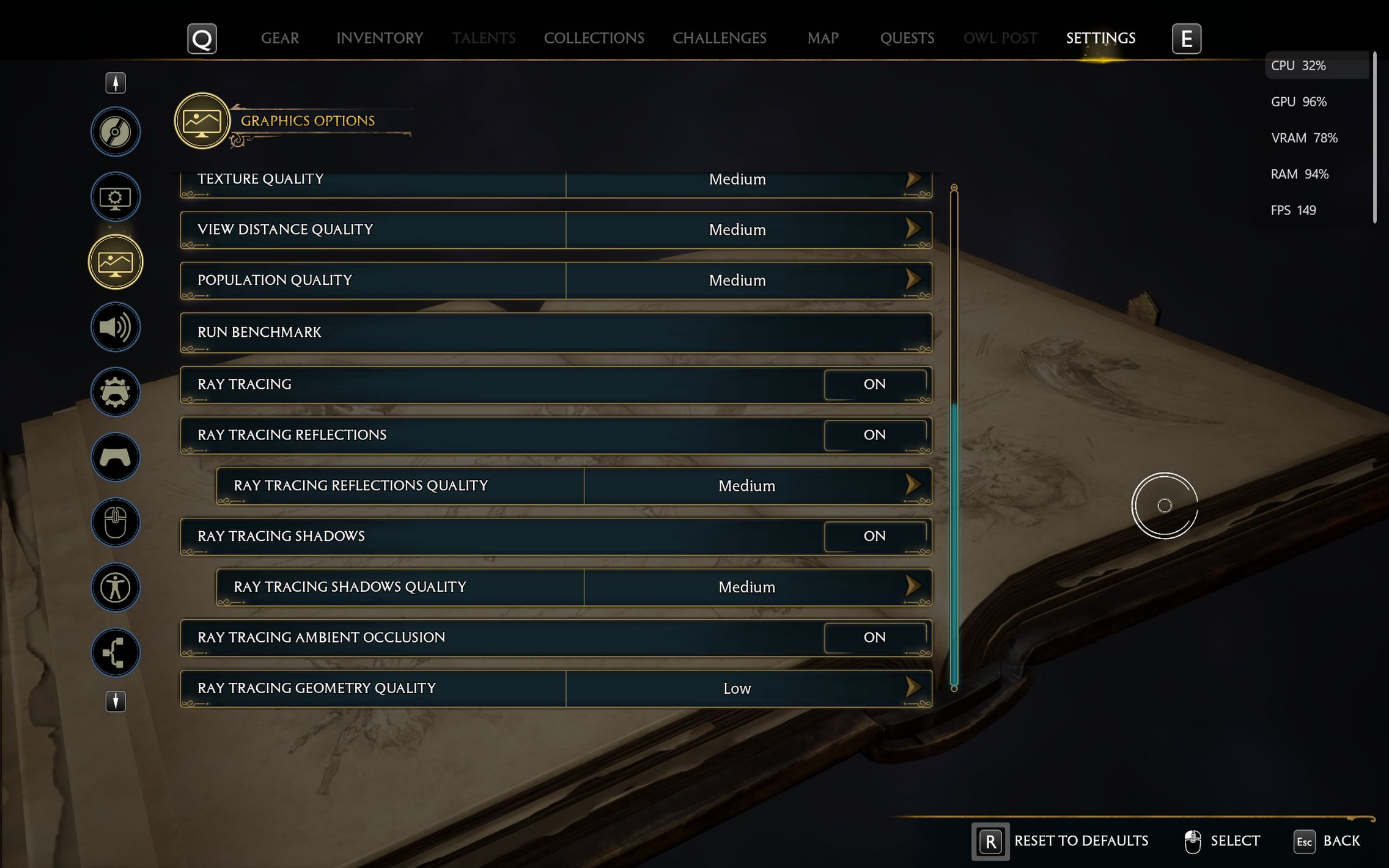Switch to the Quests tab
The width and height of the screenshot is (1389, 868).
[907, 38]
